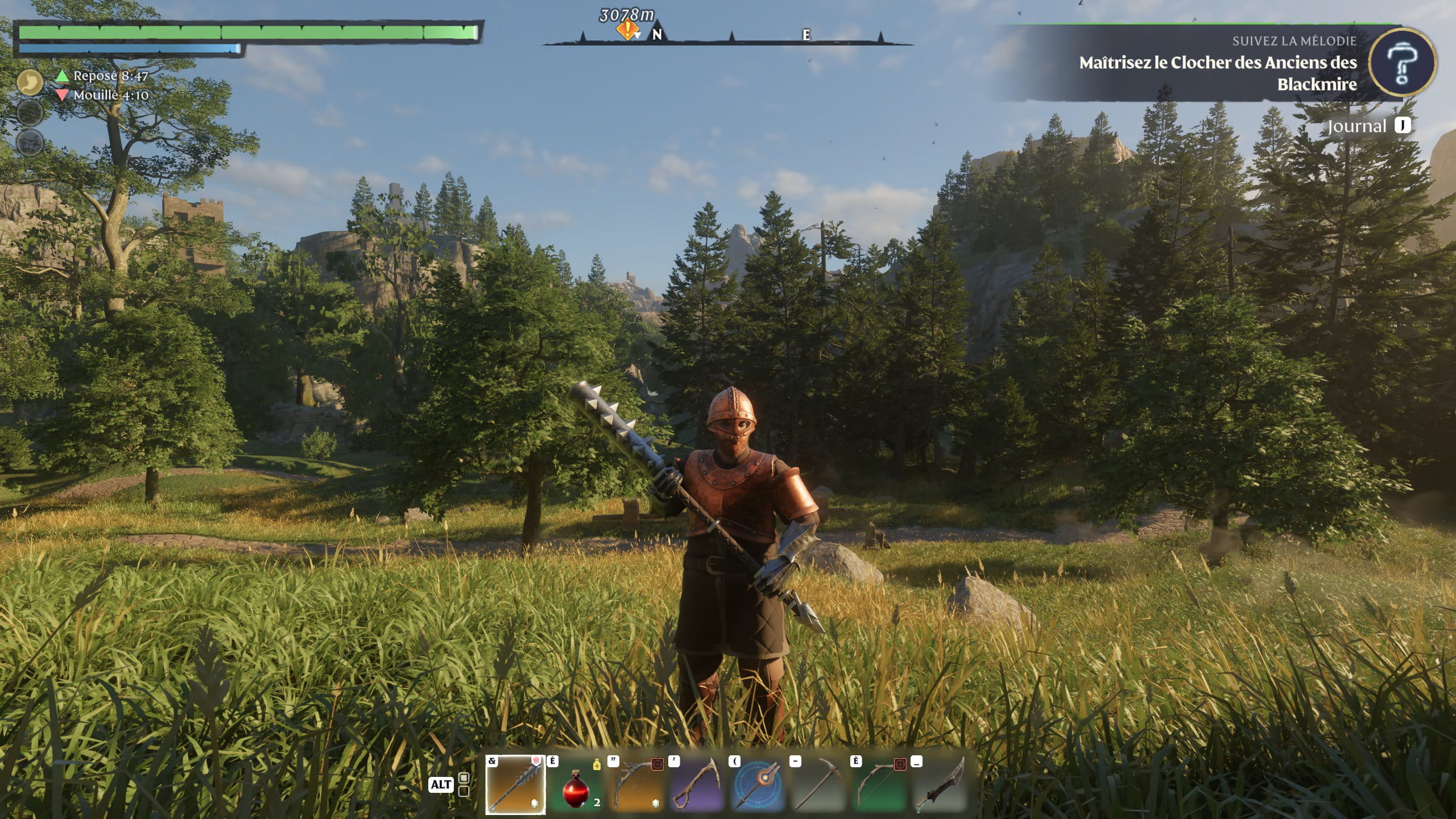
Task: Select the spiked mace hotbar slot
Action: click(x=515, y=784)
